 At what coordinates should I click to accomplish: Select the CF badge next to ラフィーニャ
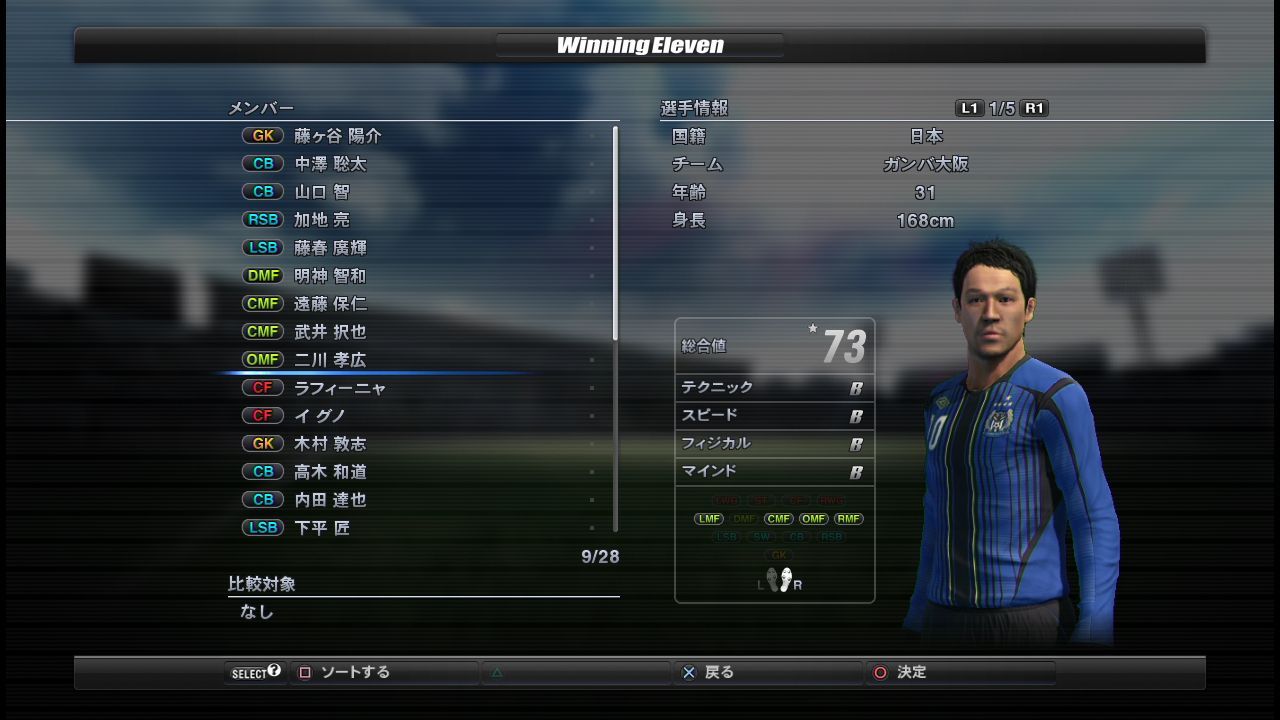pos(262,387)
